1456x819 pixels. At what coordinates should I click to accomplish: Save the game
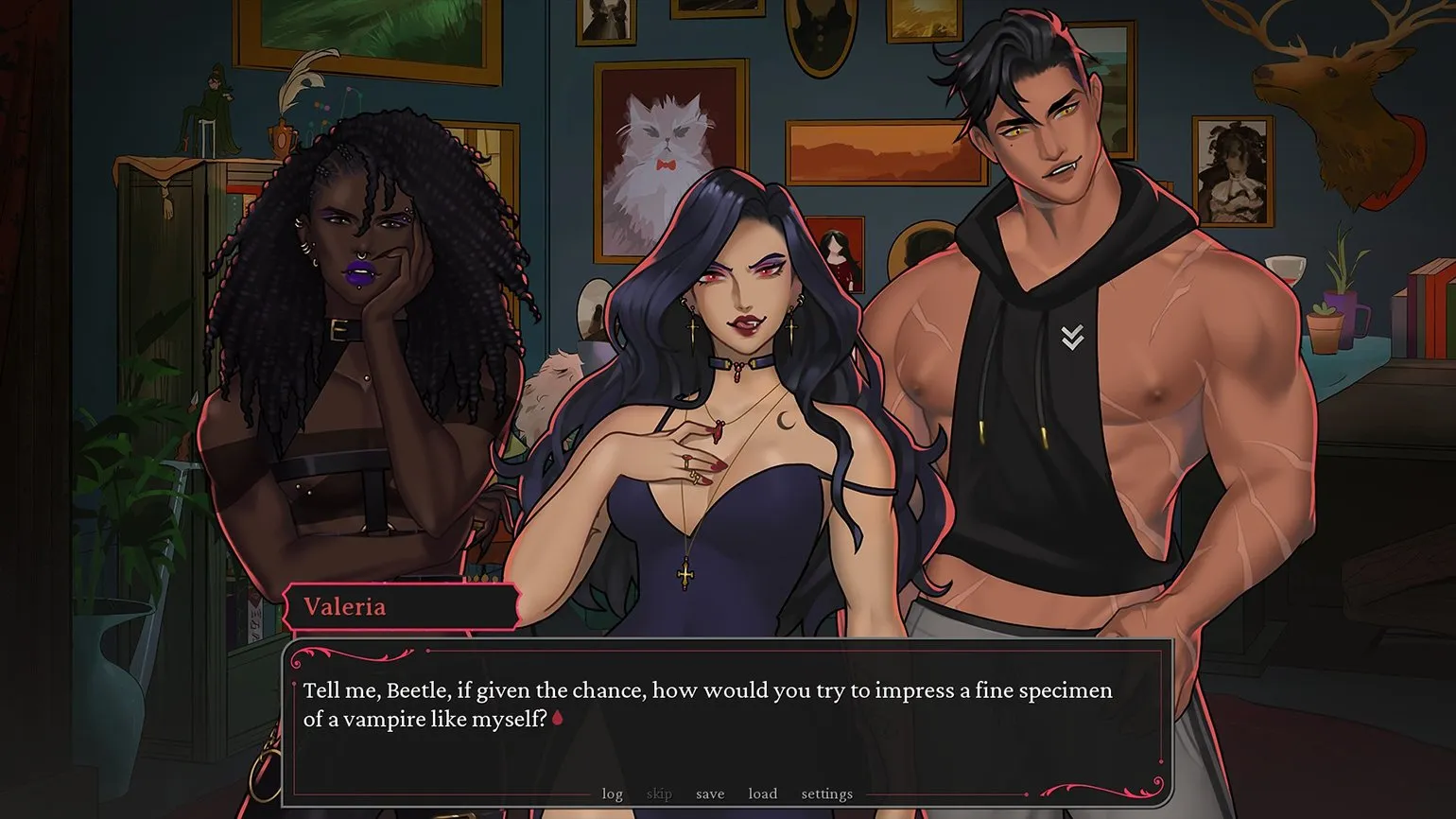(710, 793)
